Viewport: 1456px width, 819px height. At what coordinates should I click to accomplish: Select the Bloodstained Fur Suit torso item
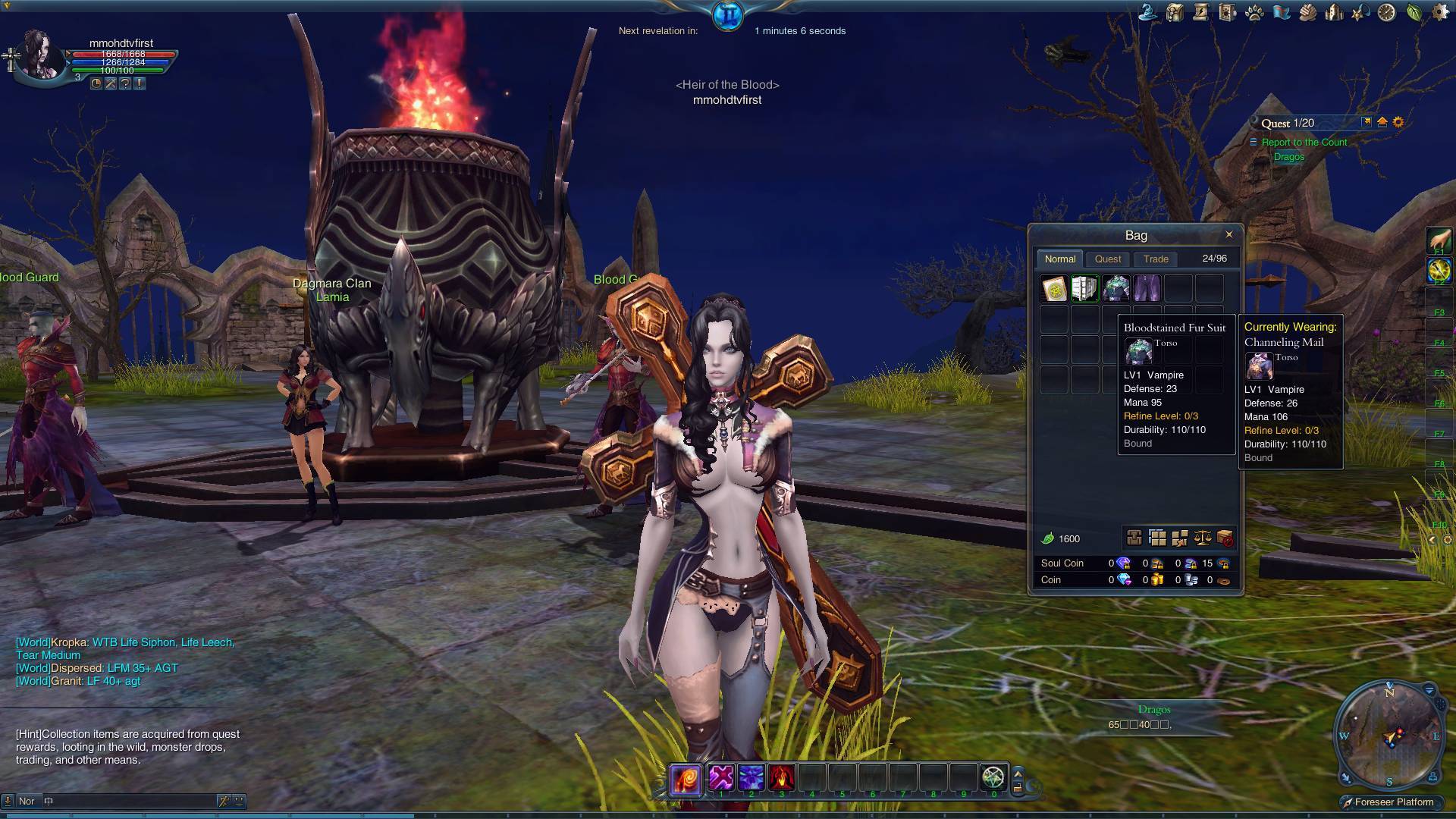1116,289
